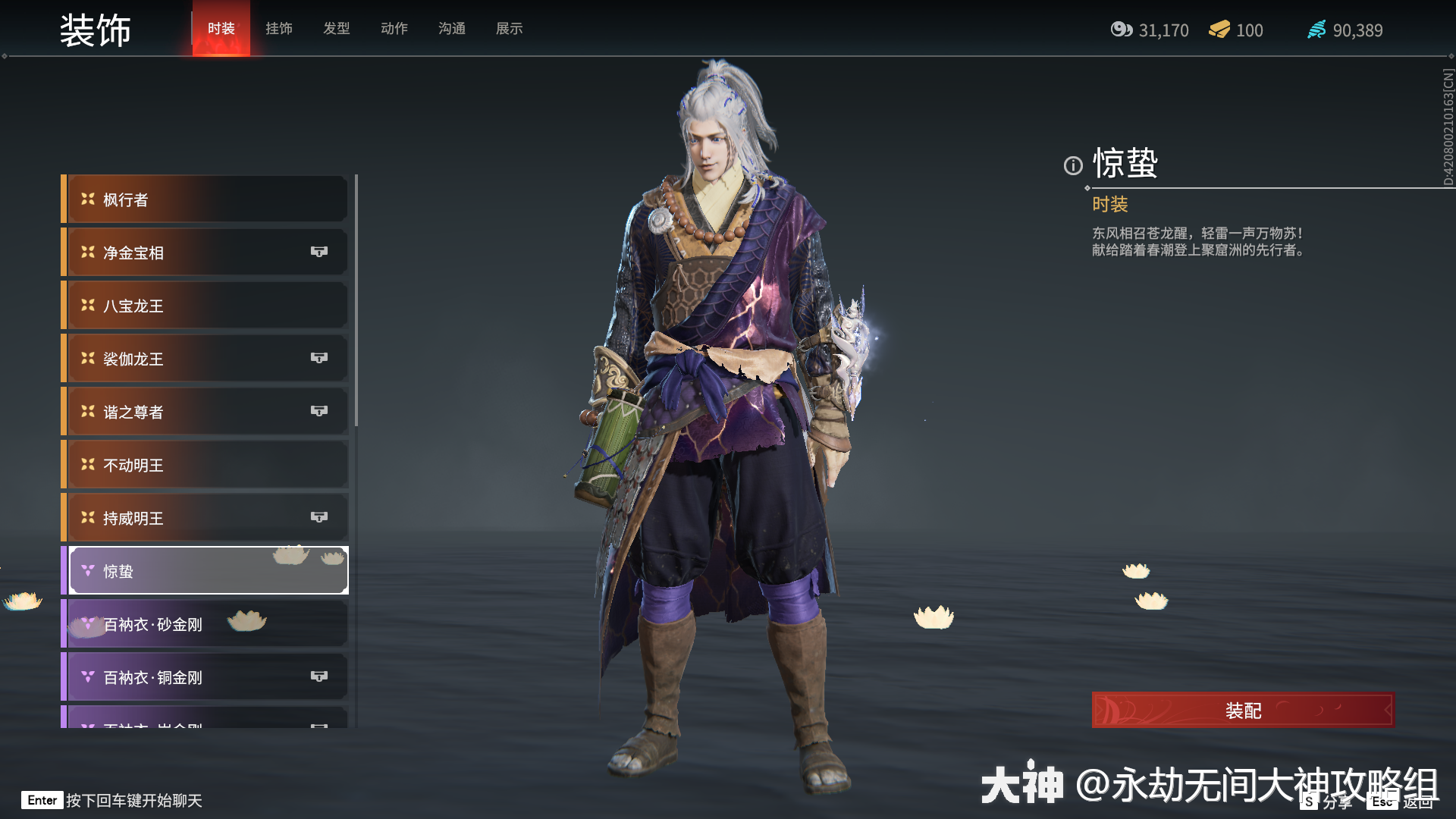Expand the partially hidden outfit at list bottom
1456x819 pixels.
point(205,720)
